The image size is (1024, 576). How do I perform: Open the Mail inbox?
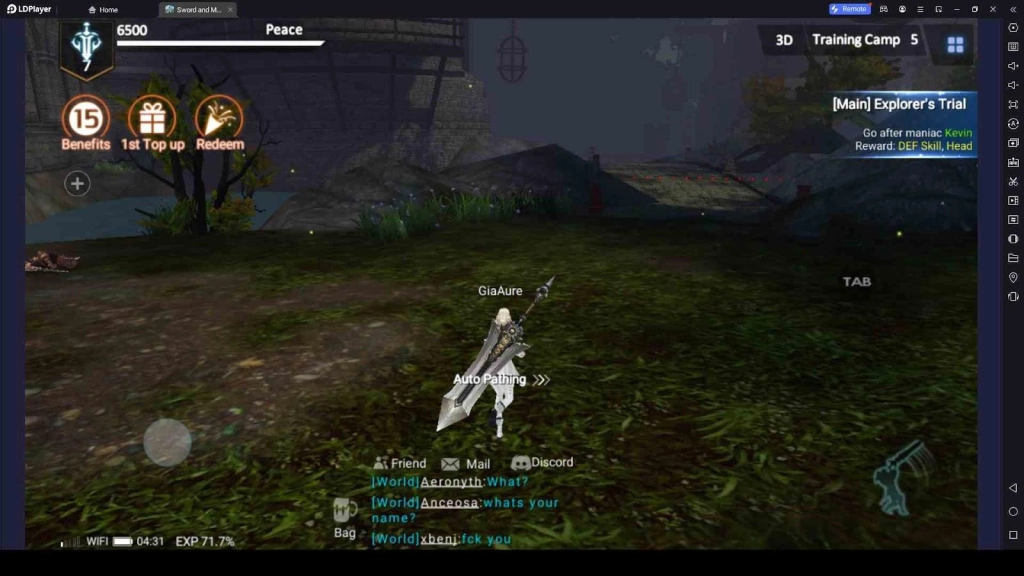pyautogui.click(x=466, y=464)
